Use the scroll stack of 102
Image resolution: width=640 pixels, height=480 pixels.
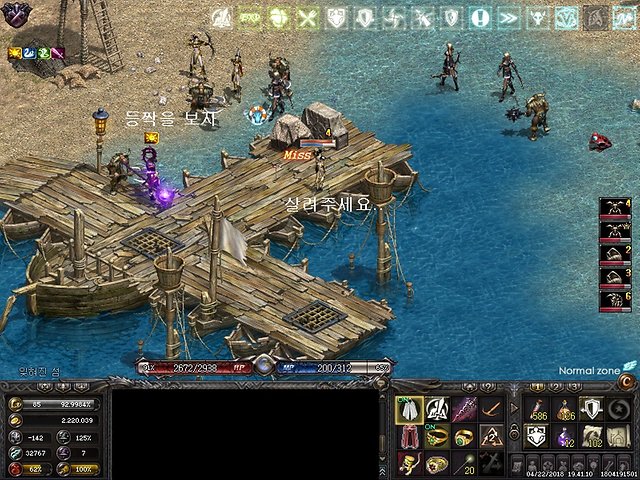[x=593, y=436]
